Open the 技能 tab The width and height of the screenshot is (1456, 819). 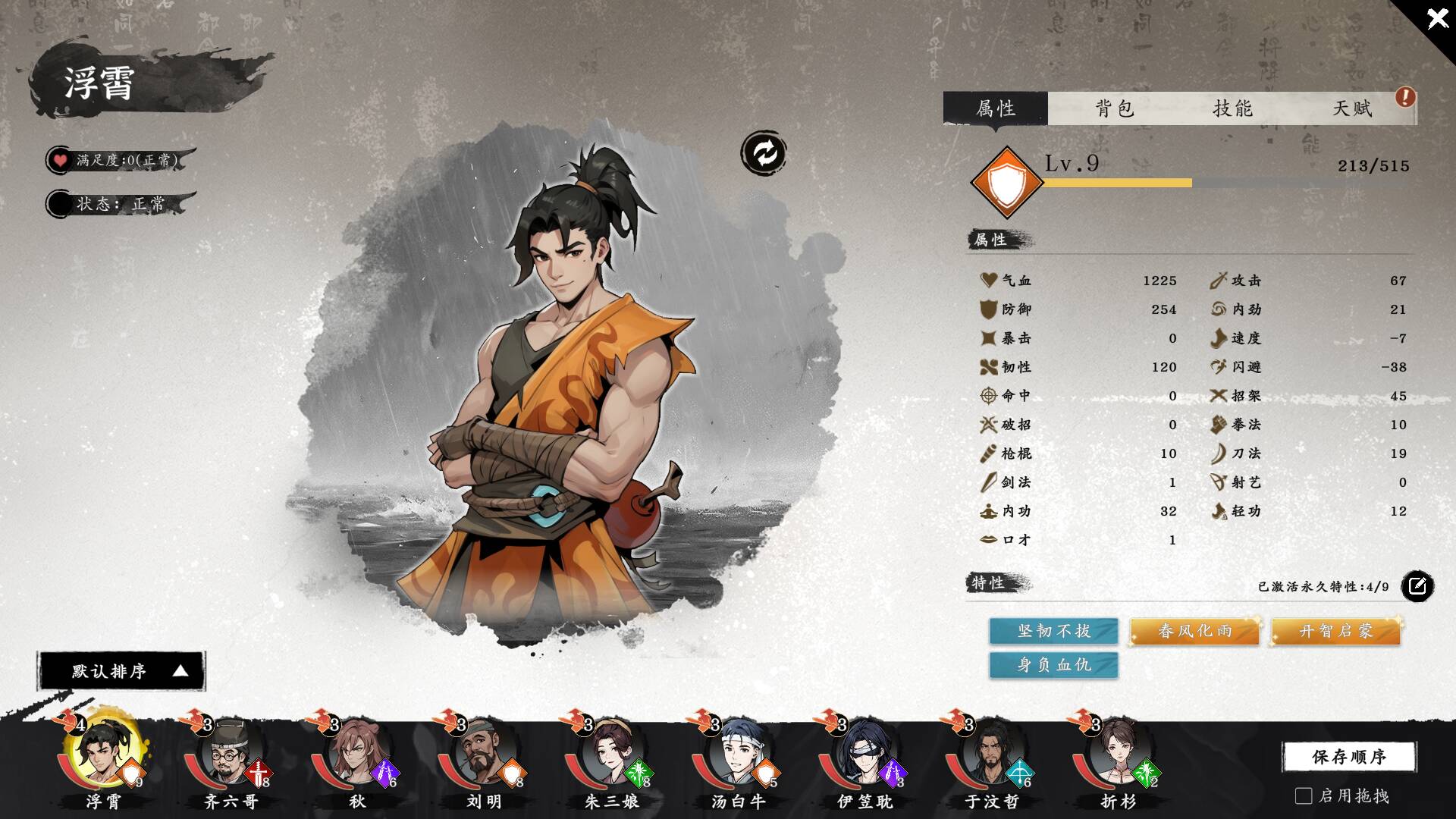pos(1232,108)
